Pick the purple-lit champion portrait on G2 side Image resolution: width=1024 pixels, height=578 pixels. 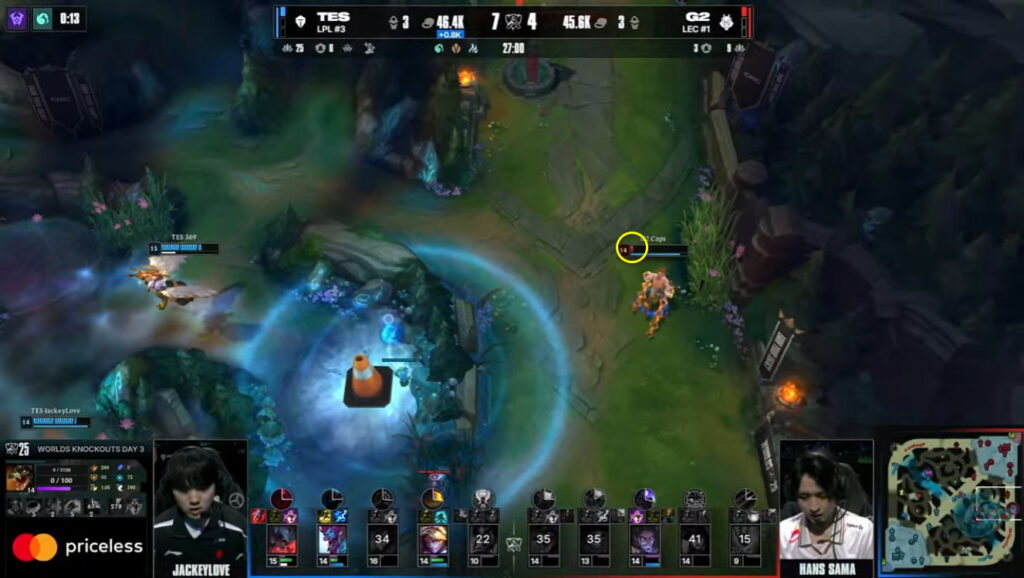(644, 539)
